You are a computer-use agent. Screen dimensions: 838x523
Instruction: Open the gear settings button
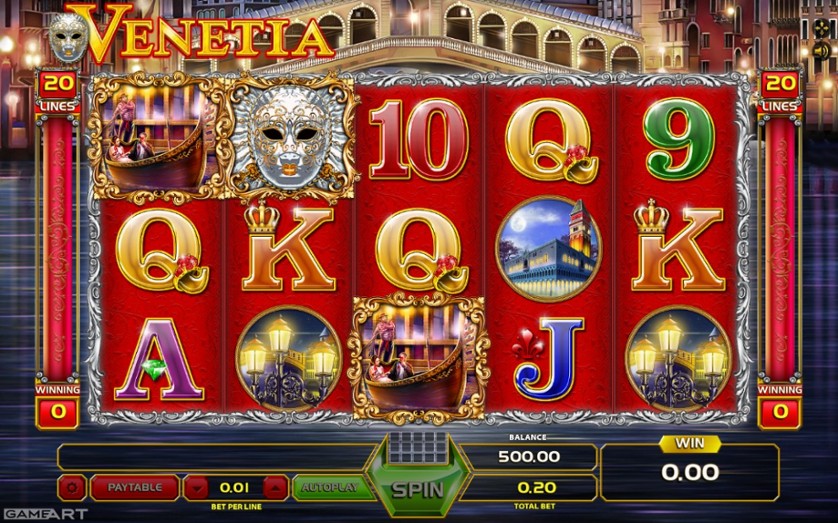[x=72, y=488]
